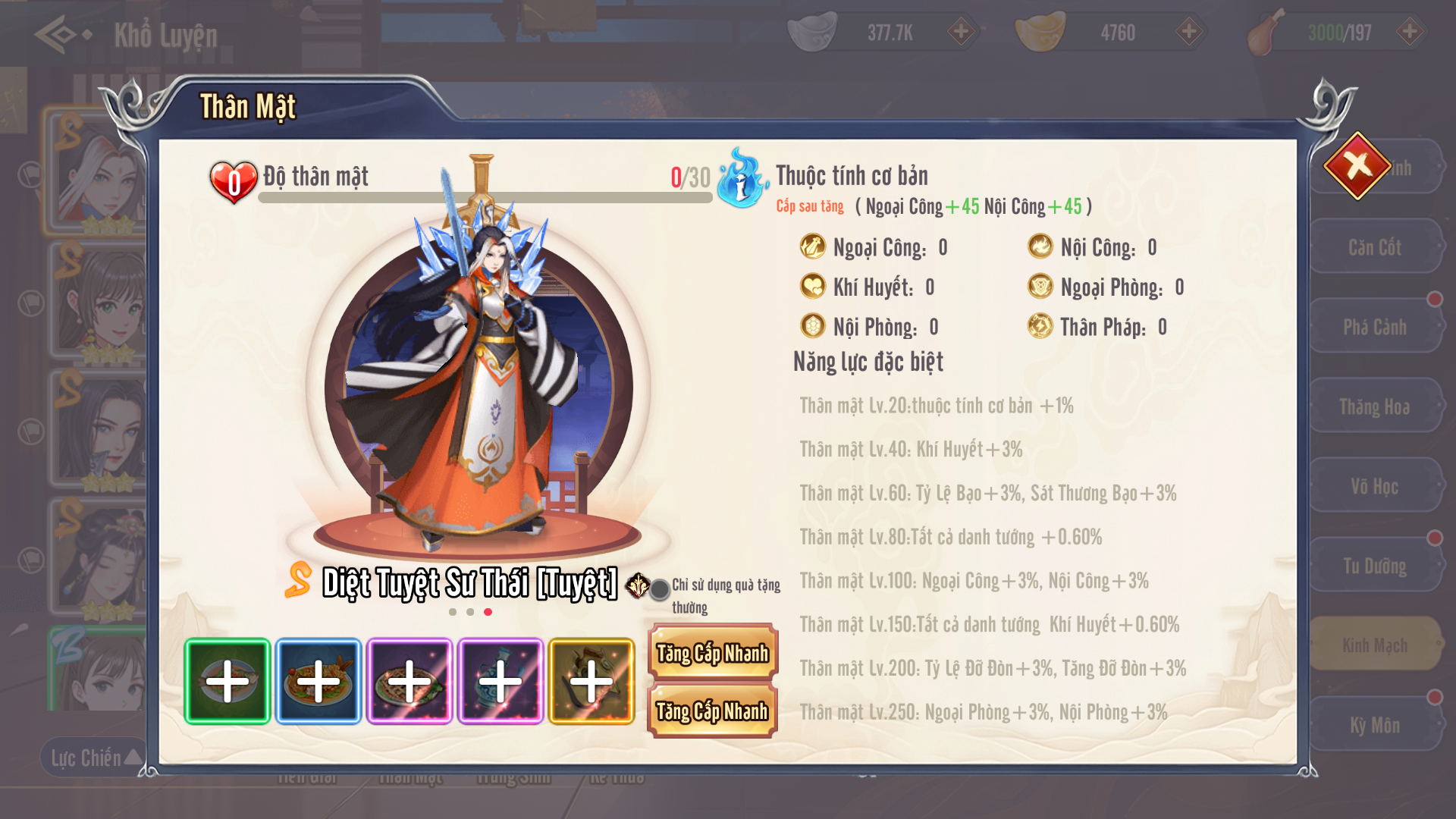1456x819 pixels.
Task: Close the Thân Mật dialog
Action: click(1357, 165)
